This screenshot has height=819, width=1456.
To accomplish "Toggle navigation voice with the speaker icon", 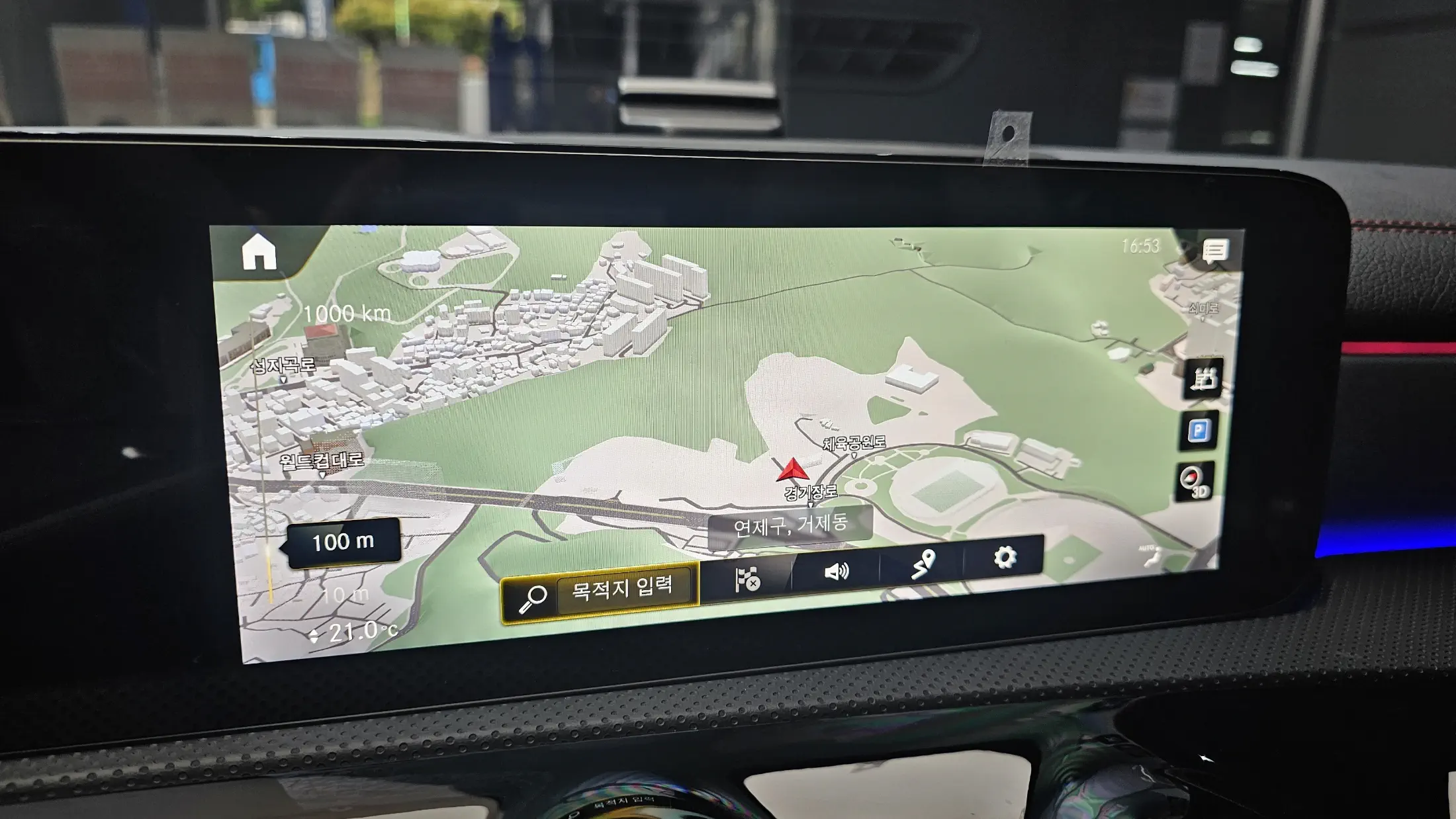I will click(x=836, y=570).
